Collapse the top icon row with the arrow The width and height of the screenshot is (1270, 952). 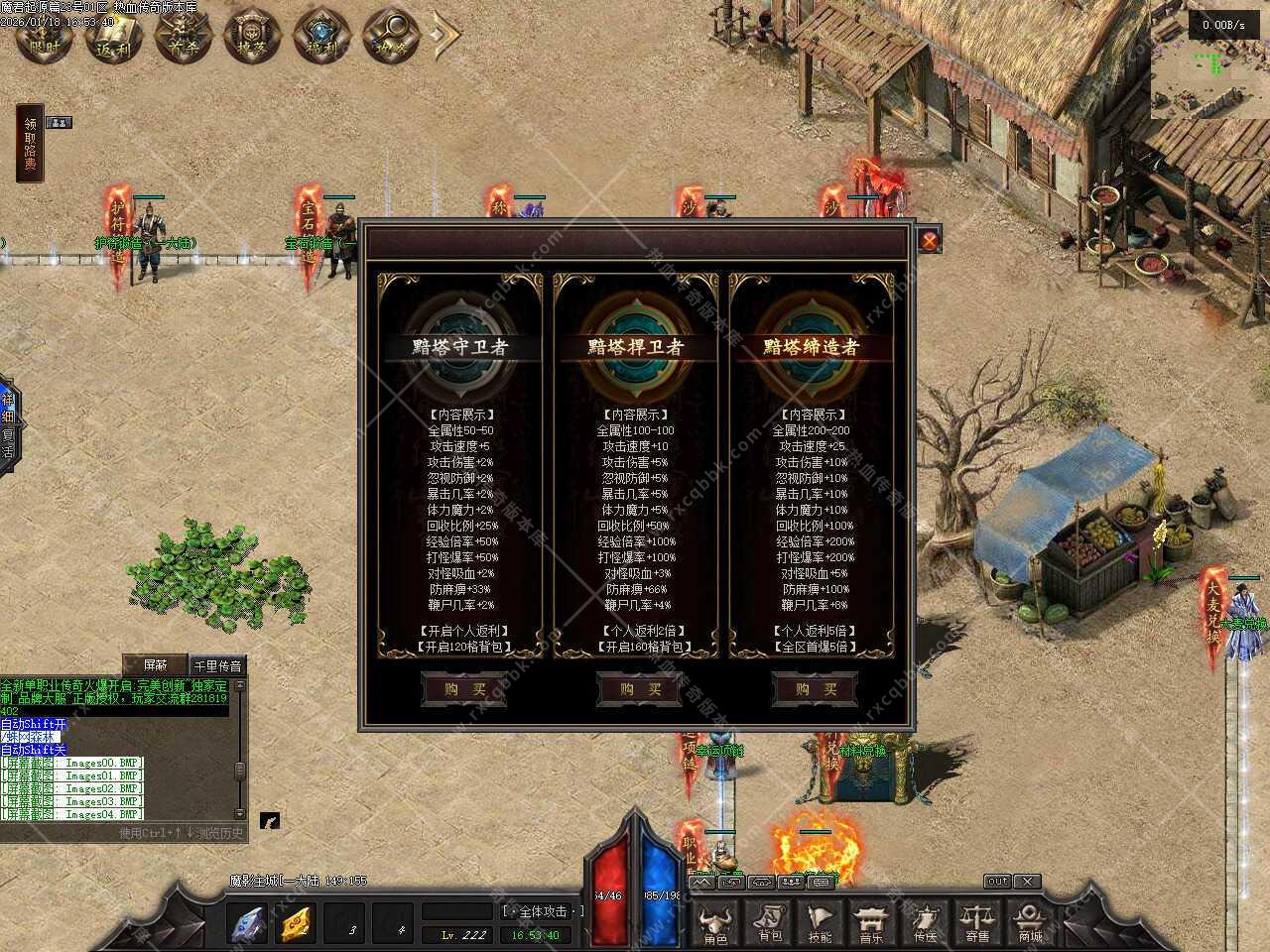[445, 37]
